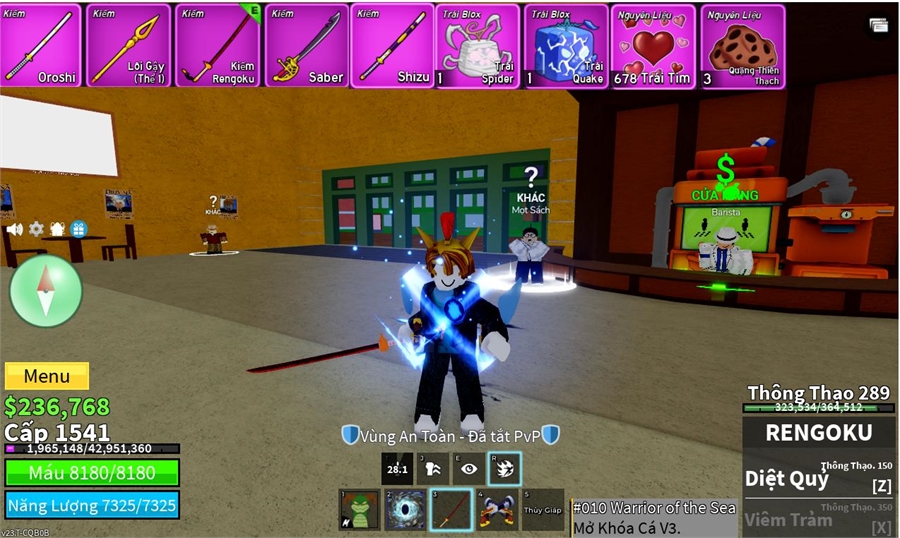Open the overlapping windows icon at top right
The width and height of the screenshot is (900, 538).
click(879, 26)
